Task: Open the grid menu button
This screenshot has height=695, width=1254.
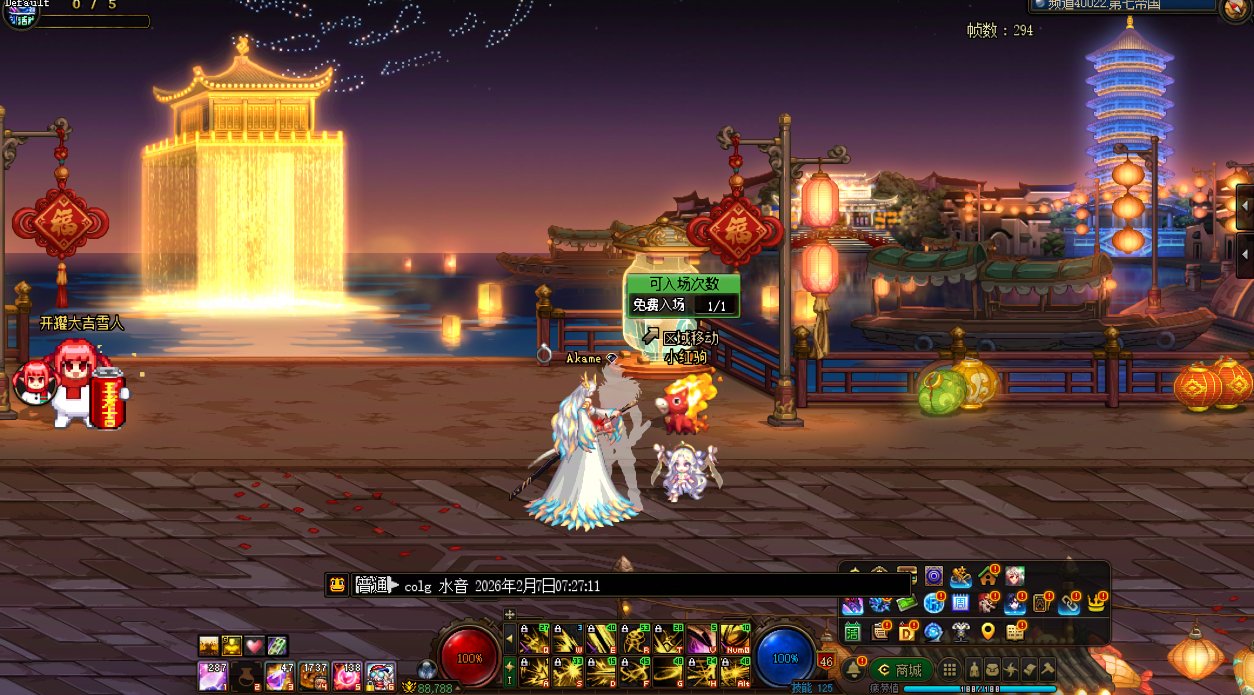Action: pos(950,670)
